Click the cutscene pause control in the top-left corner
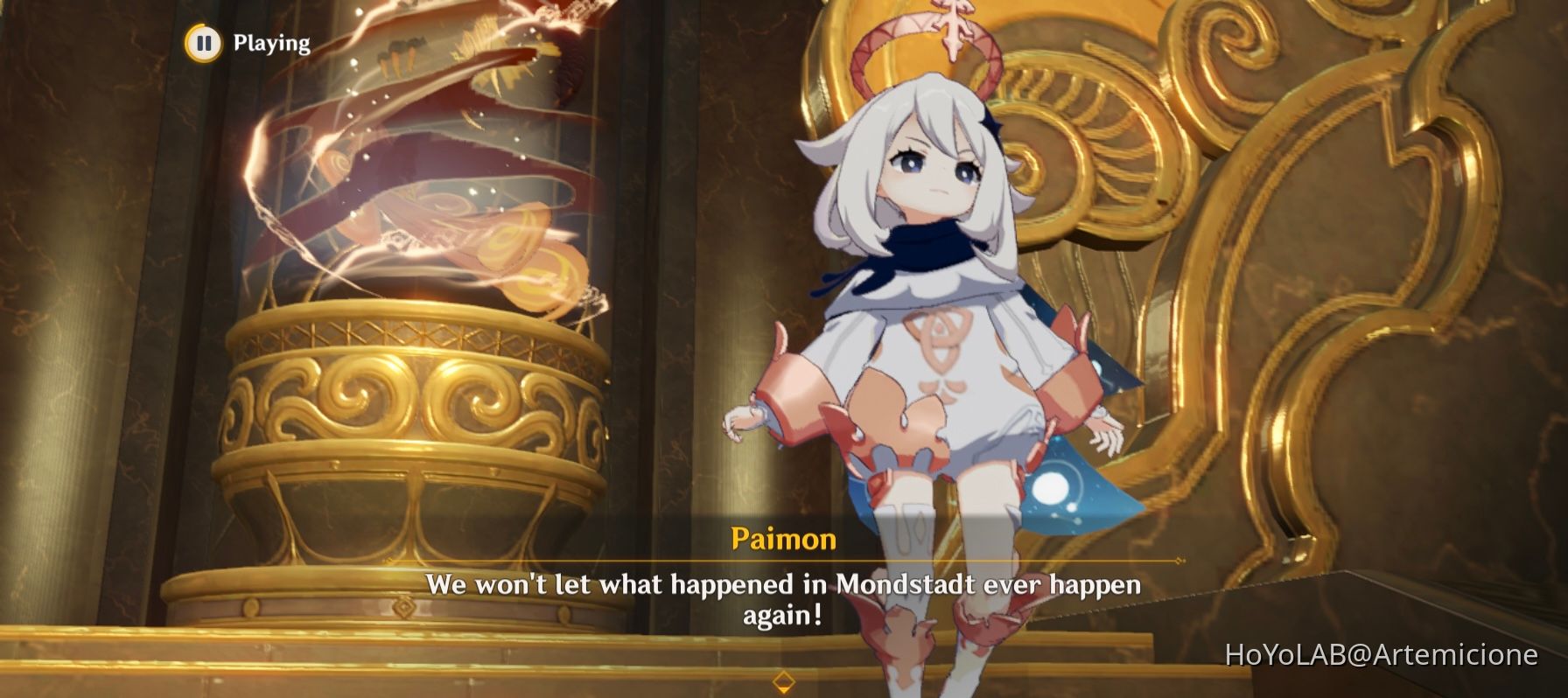 (x=206, y=40)
